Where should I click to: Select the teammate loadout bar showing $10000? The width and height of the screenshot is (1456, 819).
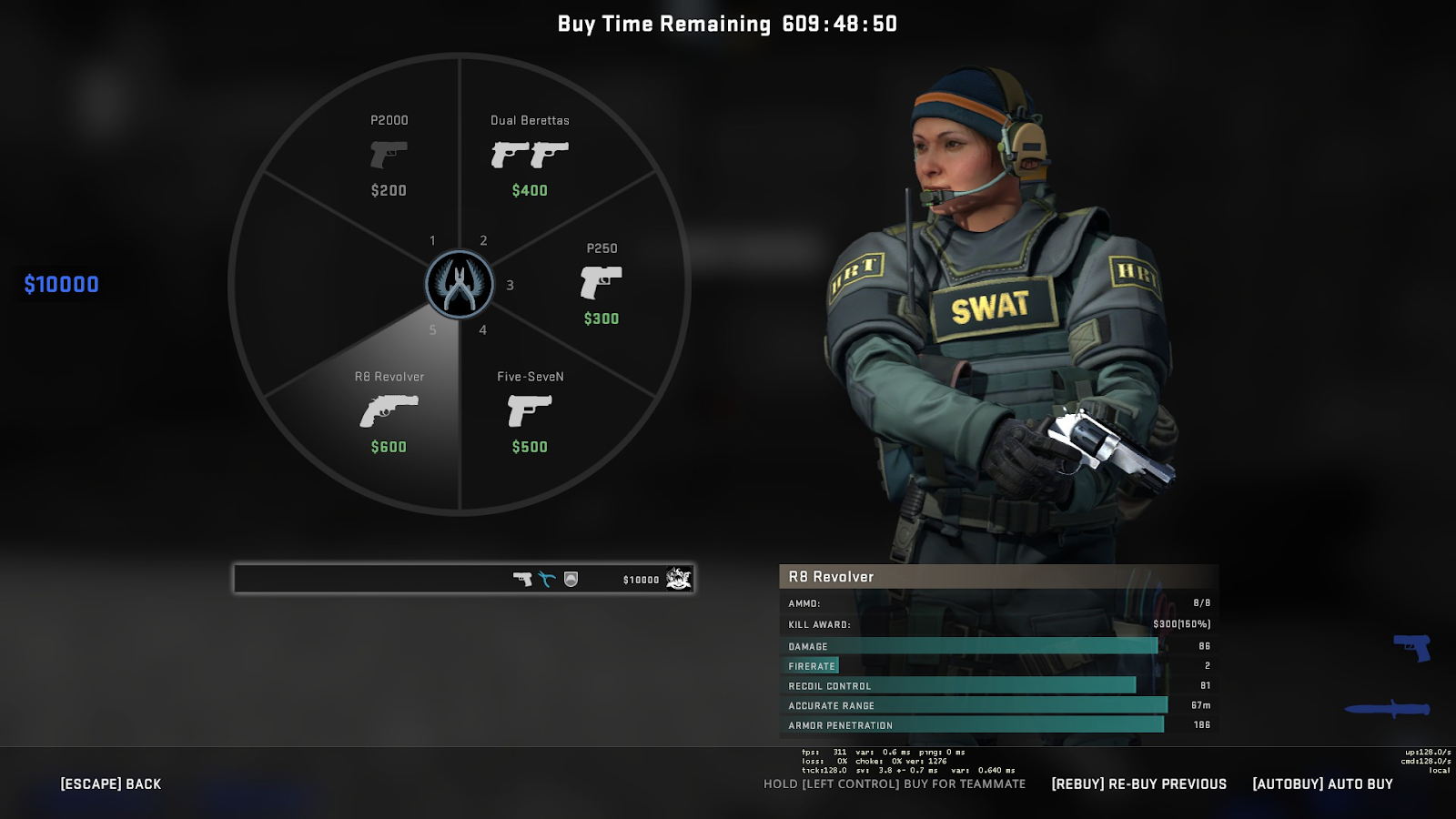coord(464,579)
